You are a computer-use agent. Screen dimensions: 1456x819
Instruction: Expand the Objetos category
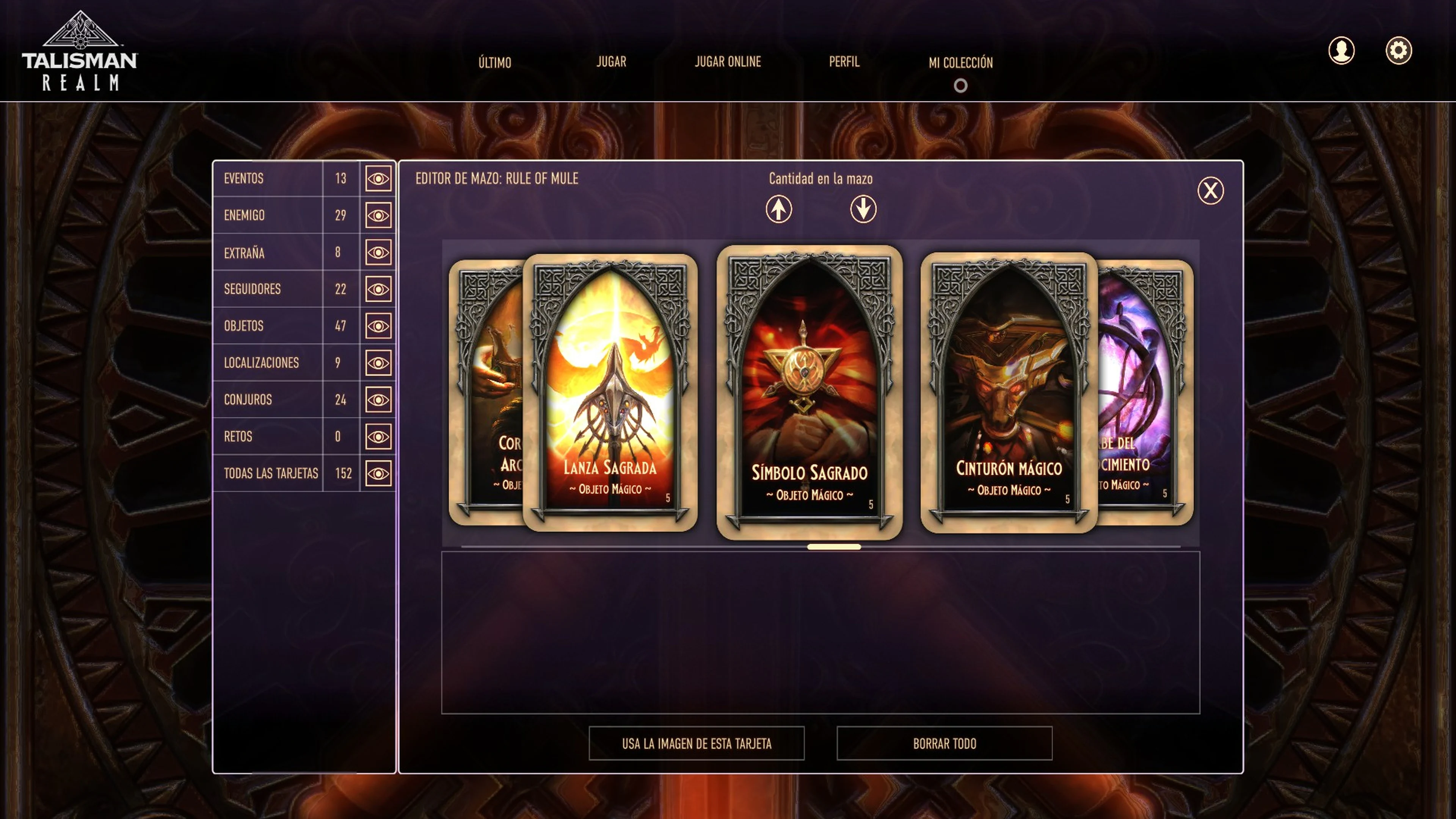[378, 326]
